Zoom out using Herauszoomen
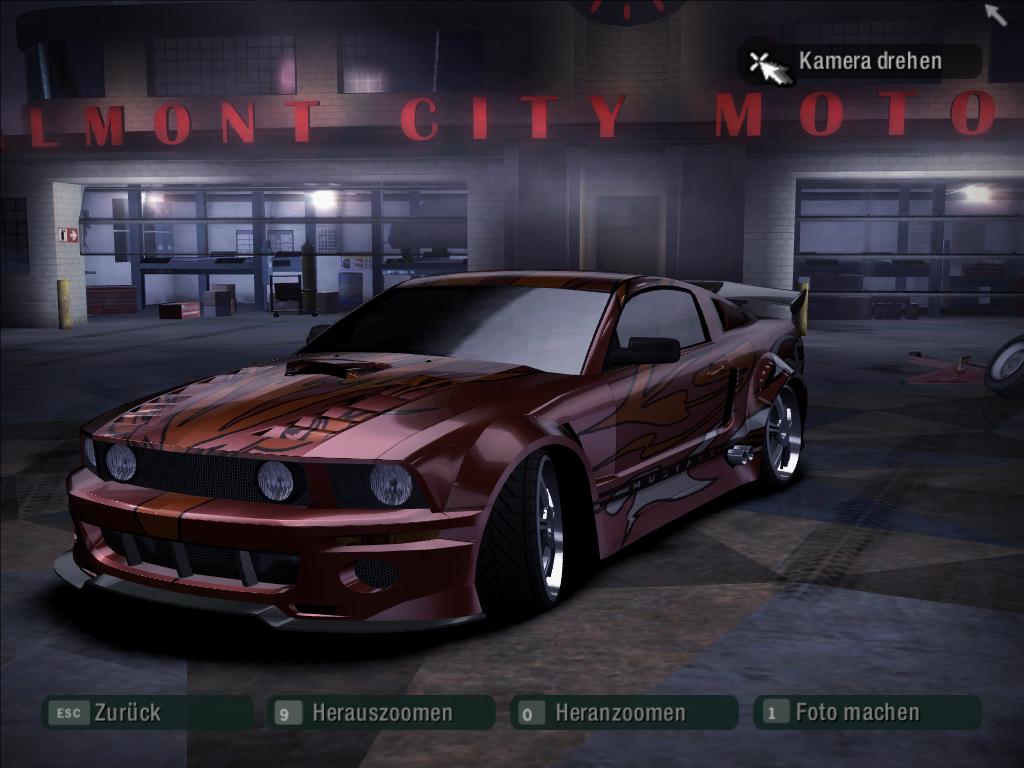Image resolution: width=1024 pixels, height=768 pixels. point(381,713)
